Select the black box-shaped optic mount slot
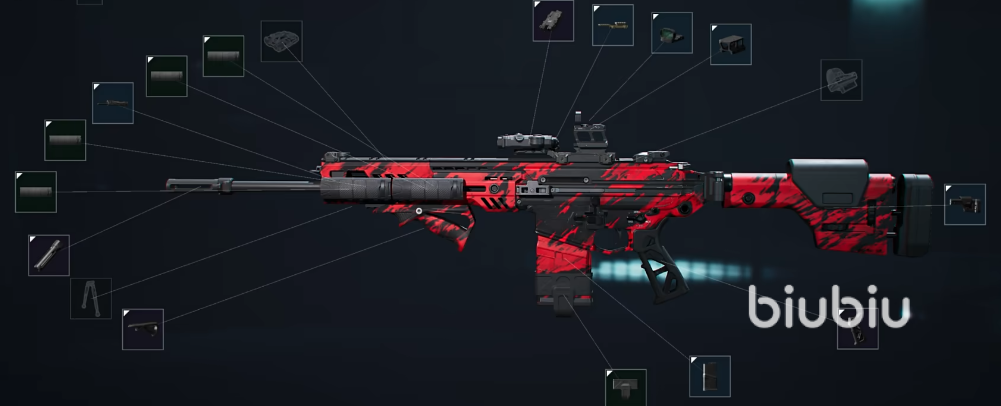 coord(731,44)
